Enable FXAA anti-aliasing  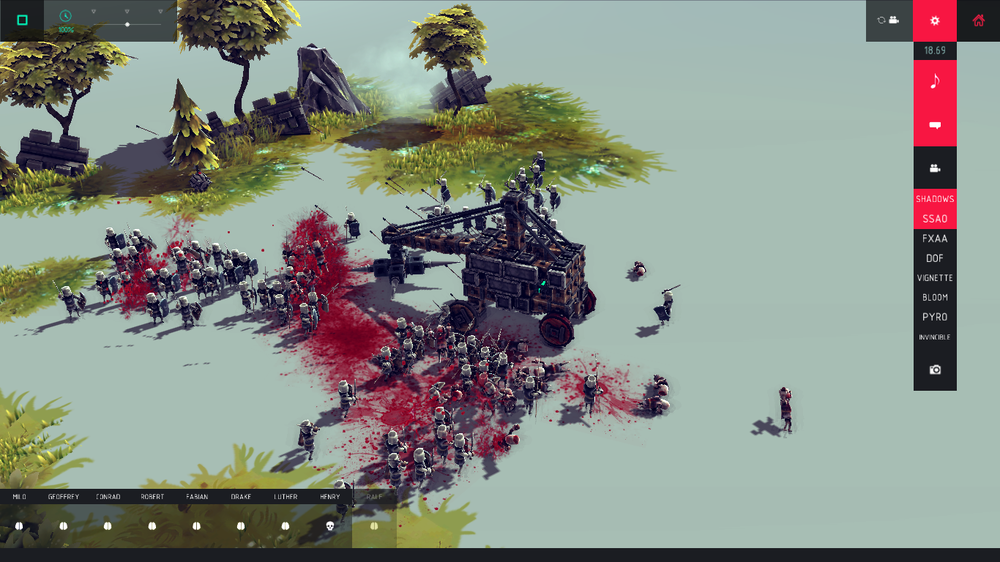tap(935, 239)
